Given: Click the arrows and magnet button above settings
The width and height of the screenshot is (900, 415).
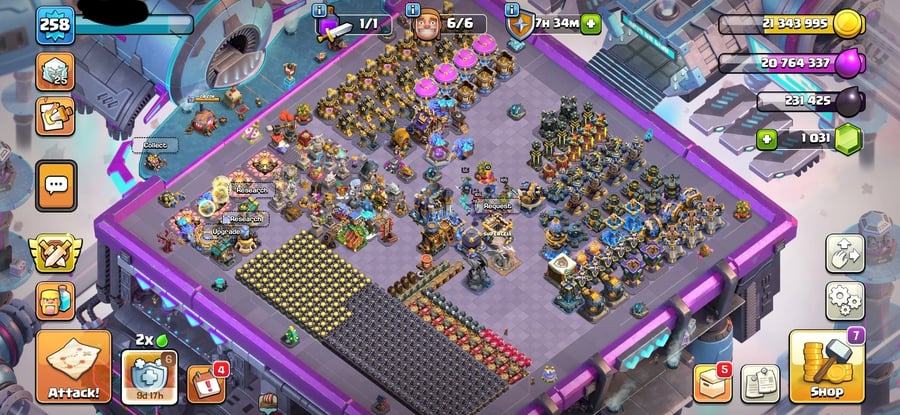Looking at the screenshot, I should 844,254.
